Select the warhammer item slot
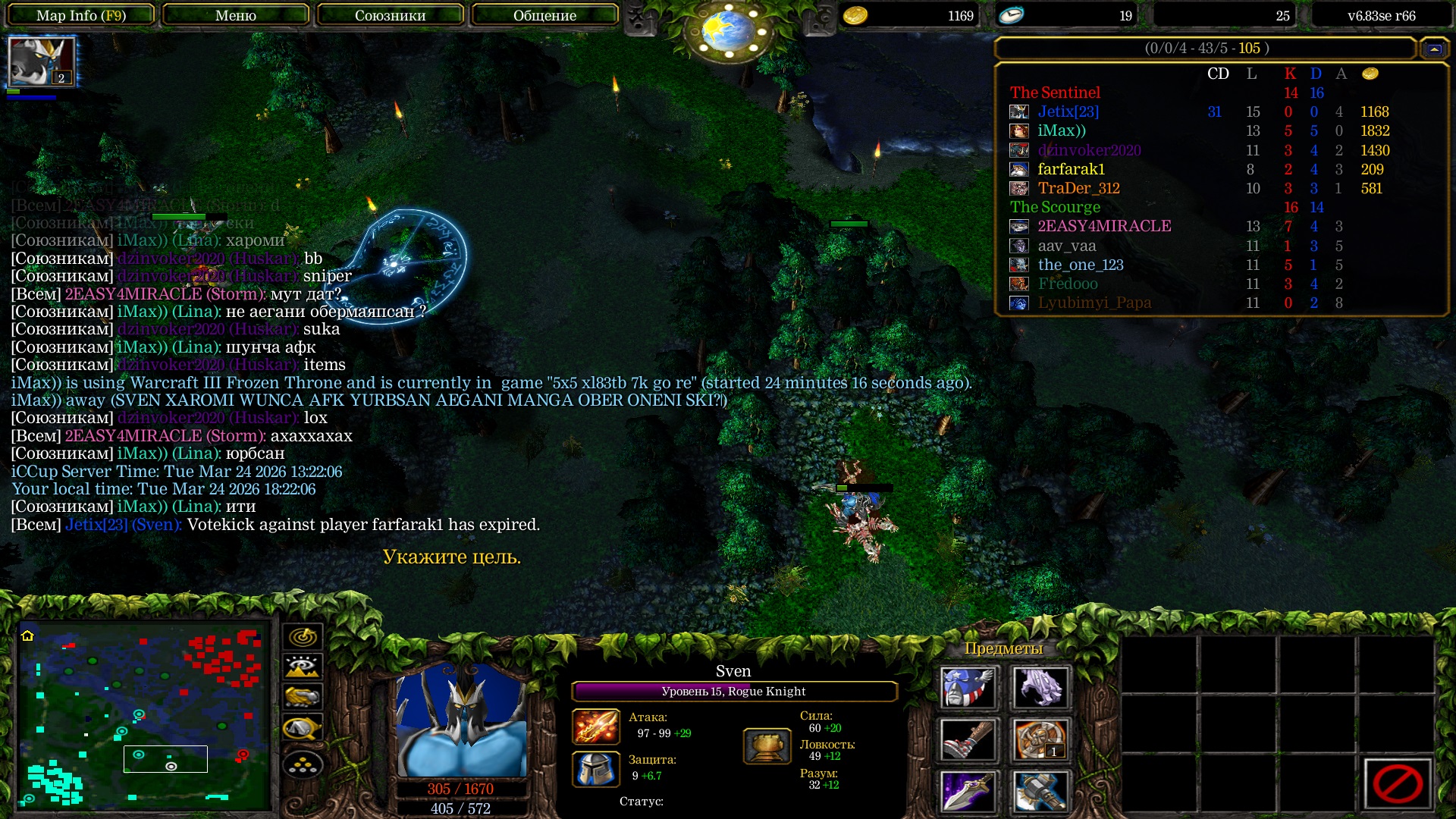The image size is (1456, 819). [1040, 792]
